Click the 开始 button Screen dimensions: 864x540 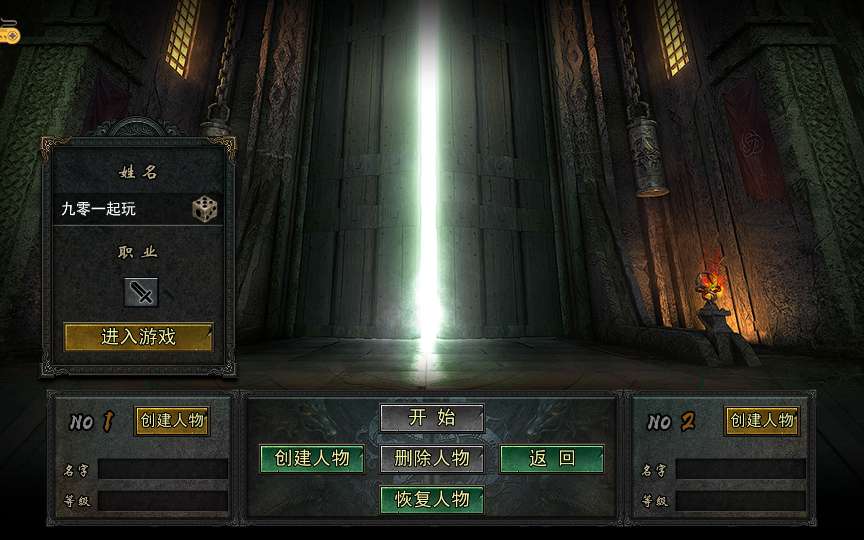pyautogui.click(x=432, y=418)
